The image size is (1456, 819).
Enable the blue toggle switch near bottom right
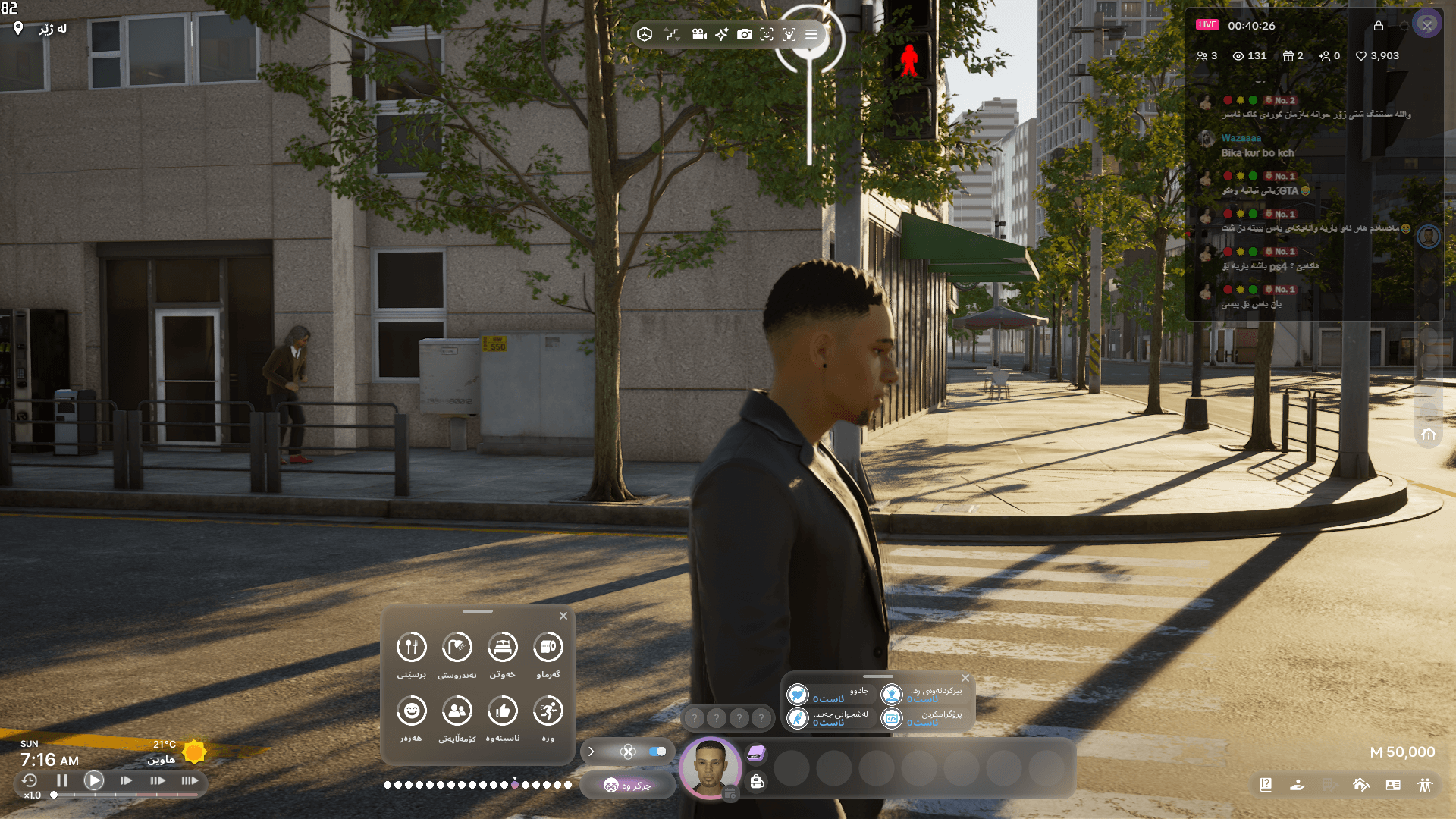657,752
